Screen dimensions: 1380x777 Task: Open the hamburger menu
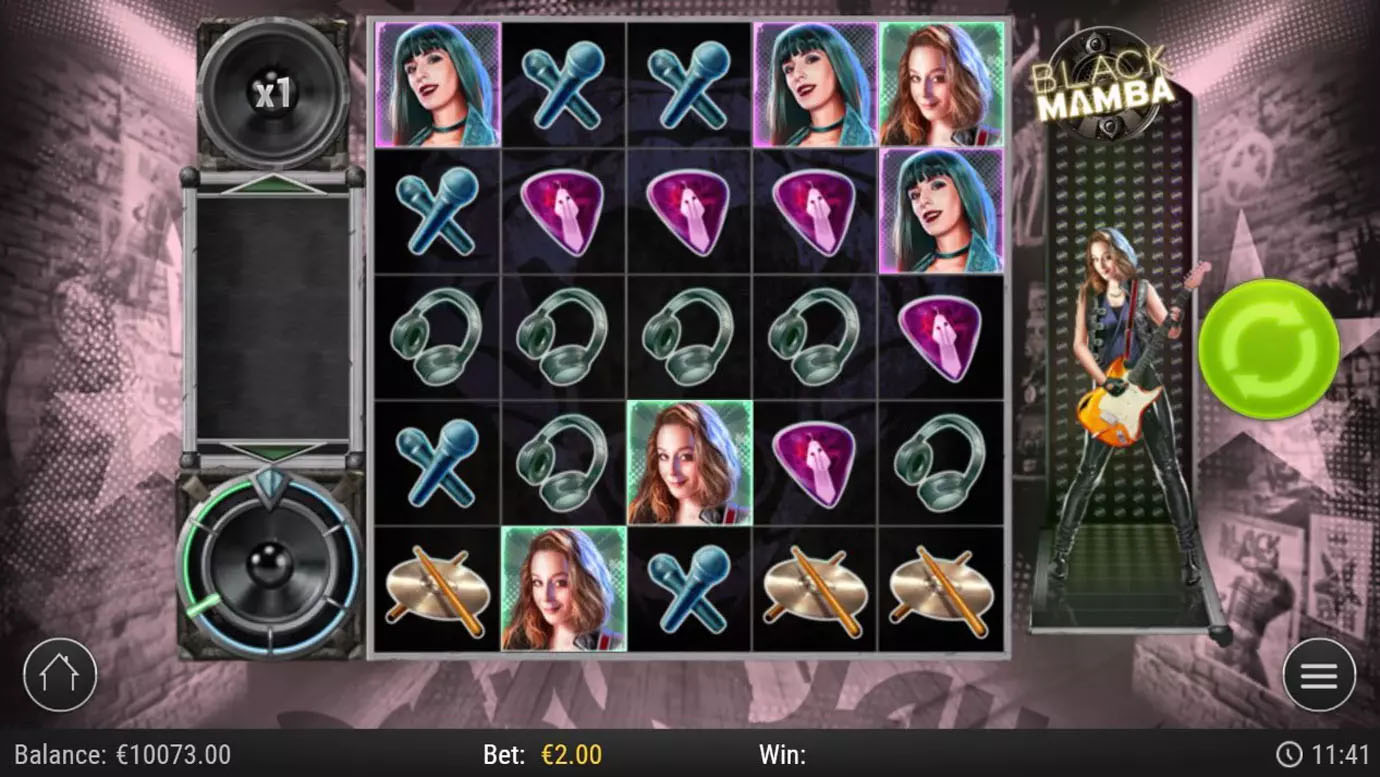point(1318,675)
